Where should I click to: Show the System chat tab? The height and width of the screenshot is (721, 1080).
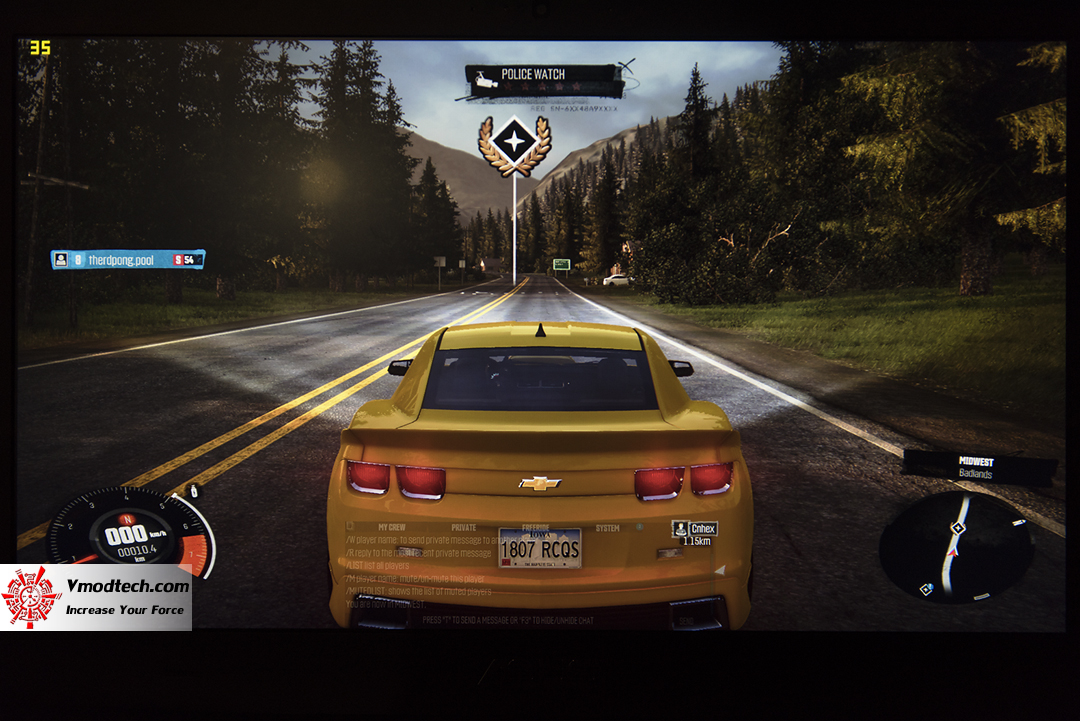[x=607, y=527]
